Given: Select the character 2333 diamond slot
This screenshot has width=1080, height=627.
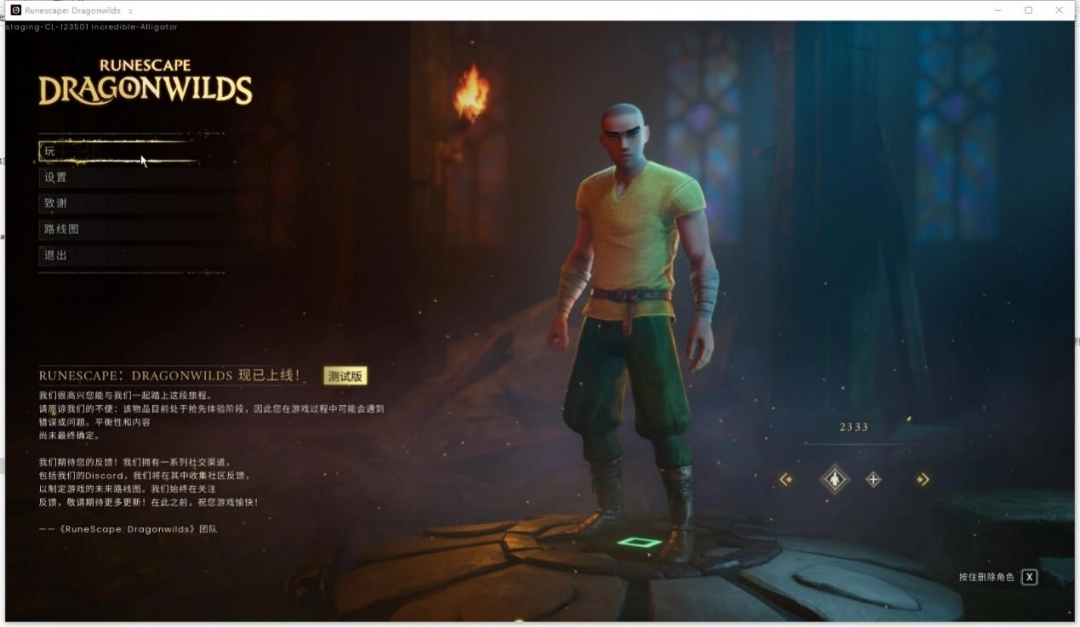Looking at the screenshot, I should (x=834, y=479).
